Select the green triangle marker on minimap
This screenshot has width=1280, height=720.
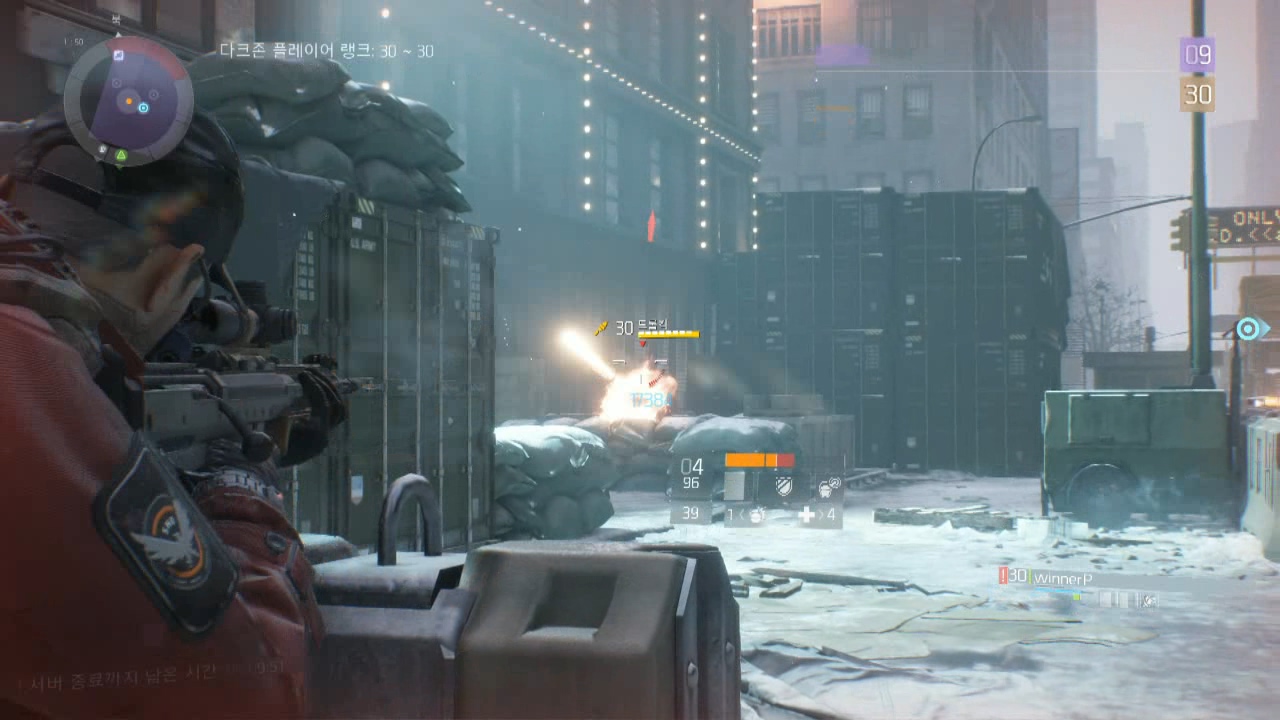(121, 155)
